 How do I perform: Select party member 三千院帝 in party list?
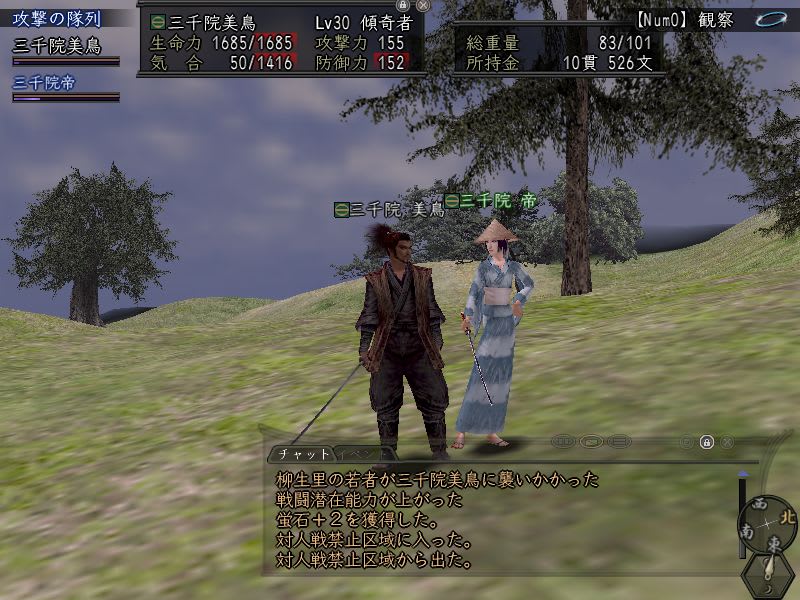point(44,83)
